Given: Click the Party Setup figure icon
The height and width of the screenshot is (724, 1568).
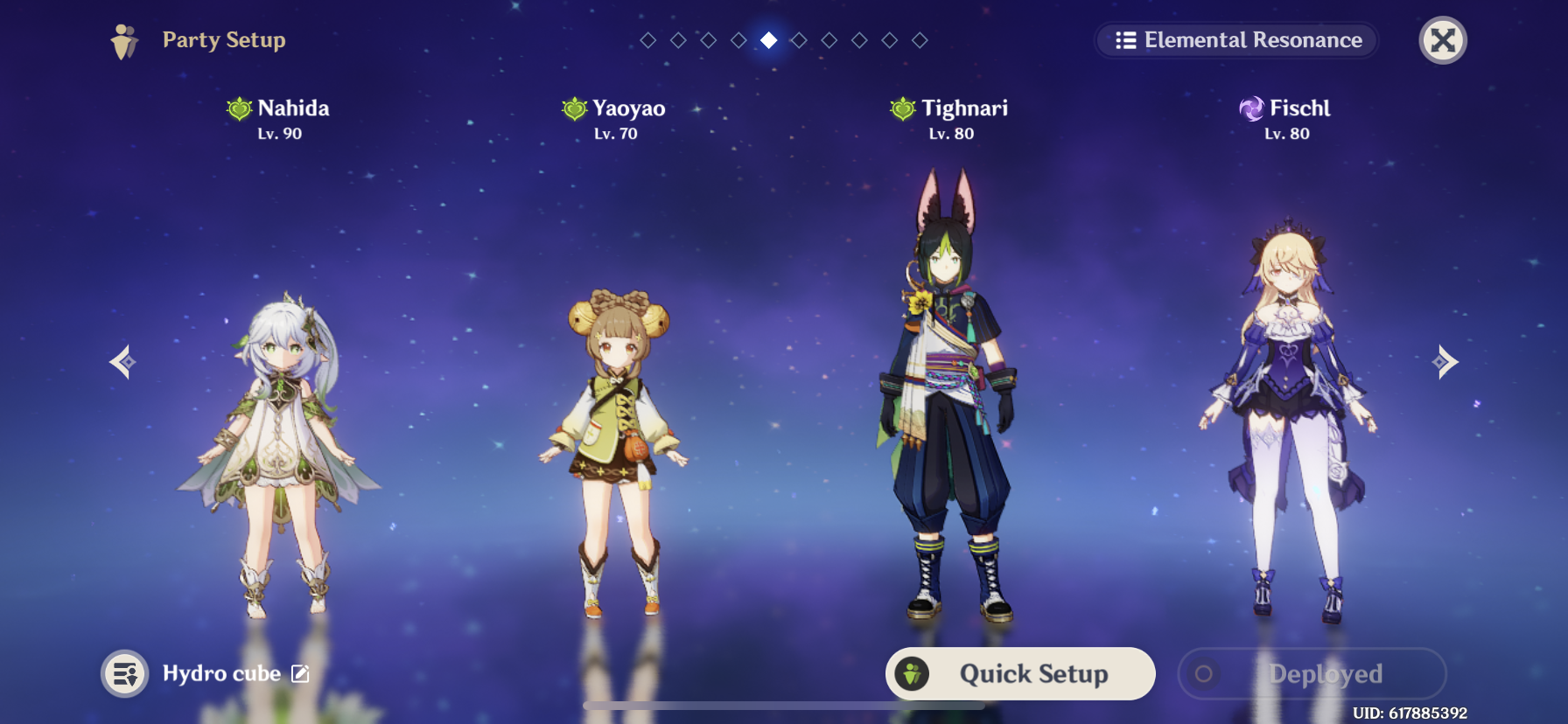Looking at the screenshot, I should tap(122, 39).
